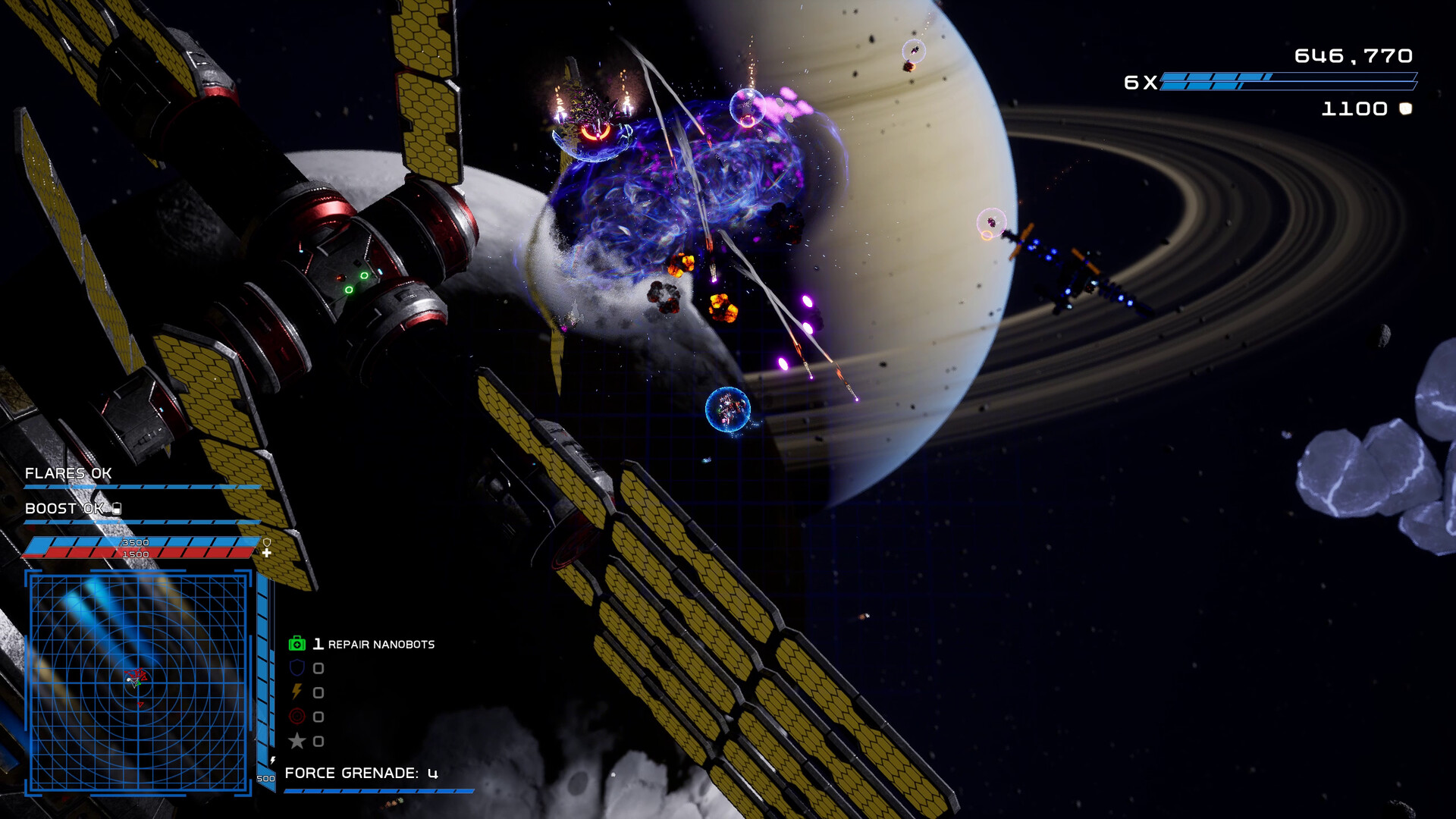Select the blue shield powerup icon
The width and height of the screenshot is (1456, 819).
pos(297,668)
